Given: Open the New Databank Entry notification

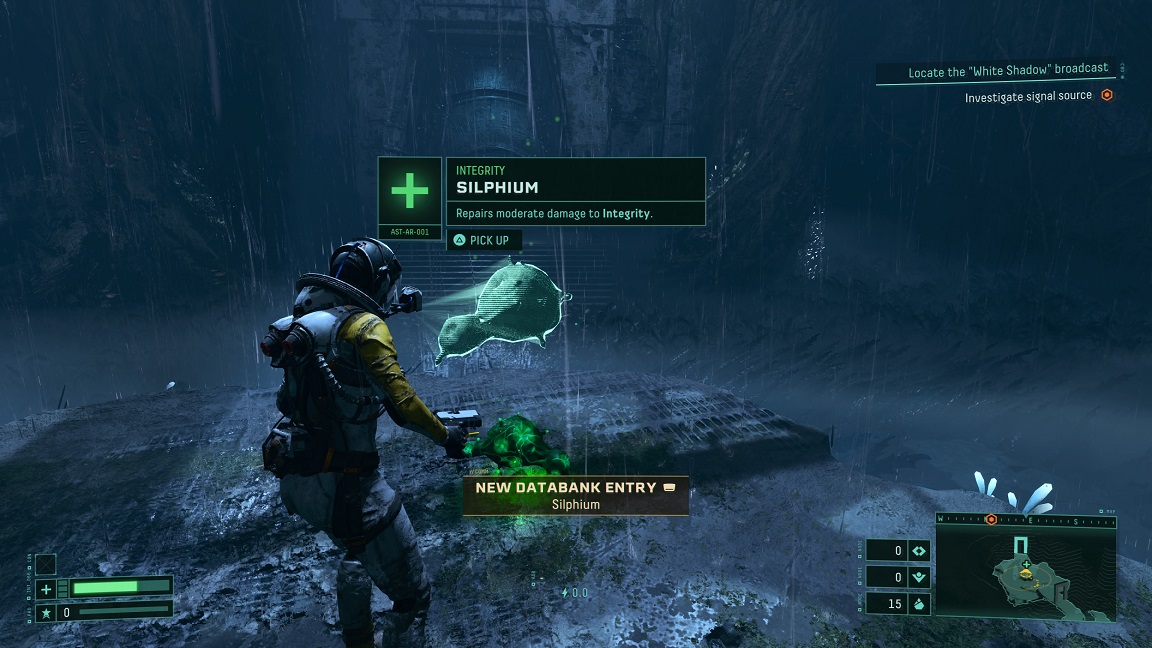Looking at the screenshot, I should [576, 495].
